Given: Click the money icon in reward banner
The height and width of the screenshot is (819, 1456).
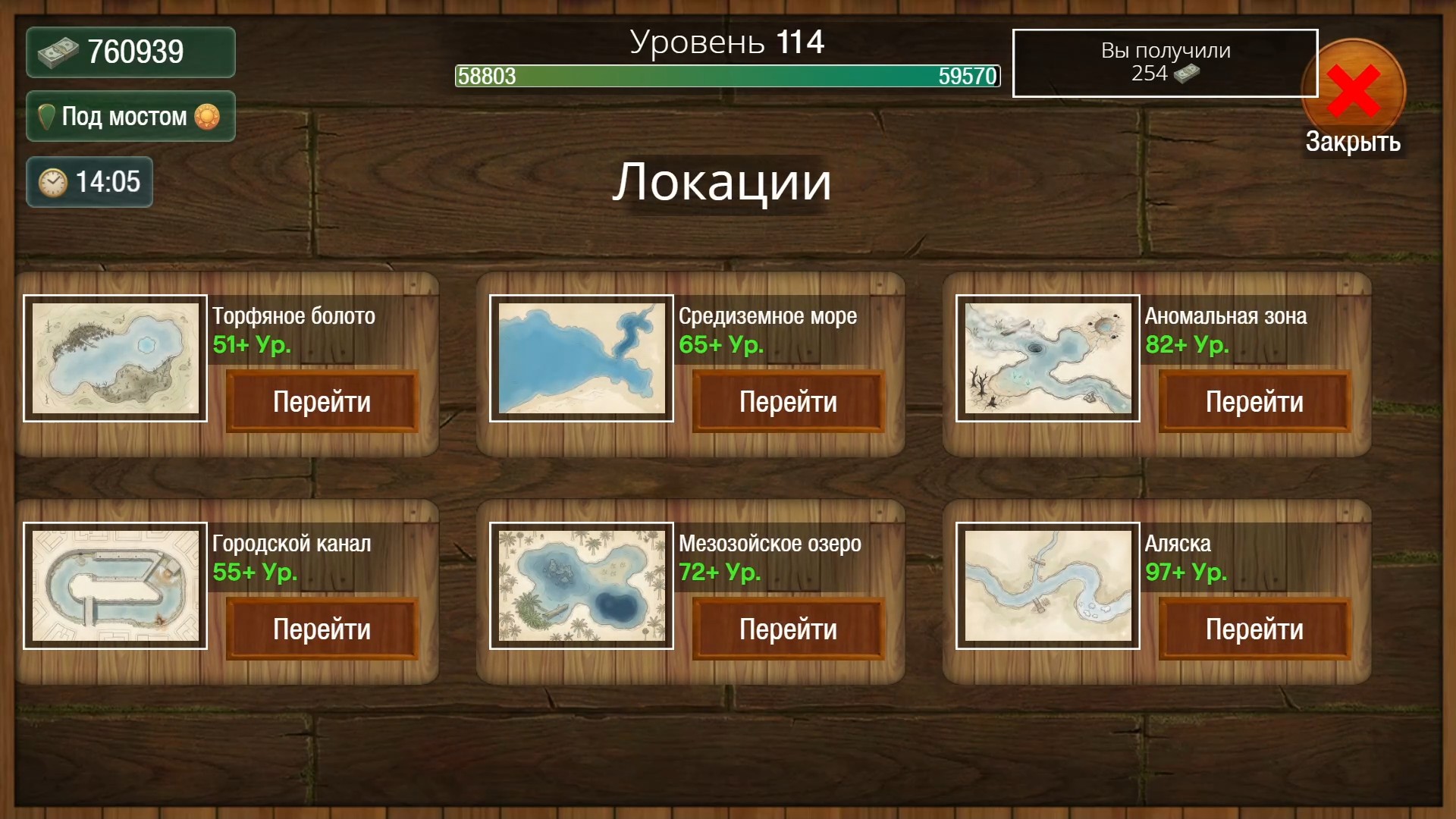Looking at the screenshot, I should click(x=1187, y=75).
